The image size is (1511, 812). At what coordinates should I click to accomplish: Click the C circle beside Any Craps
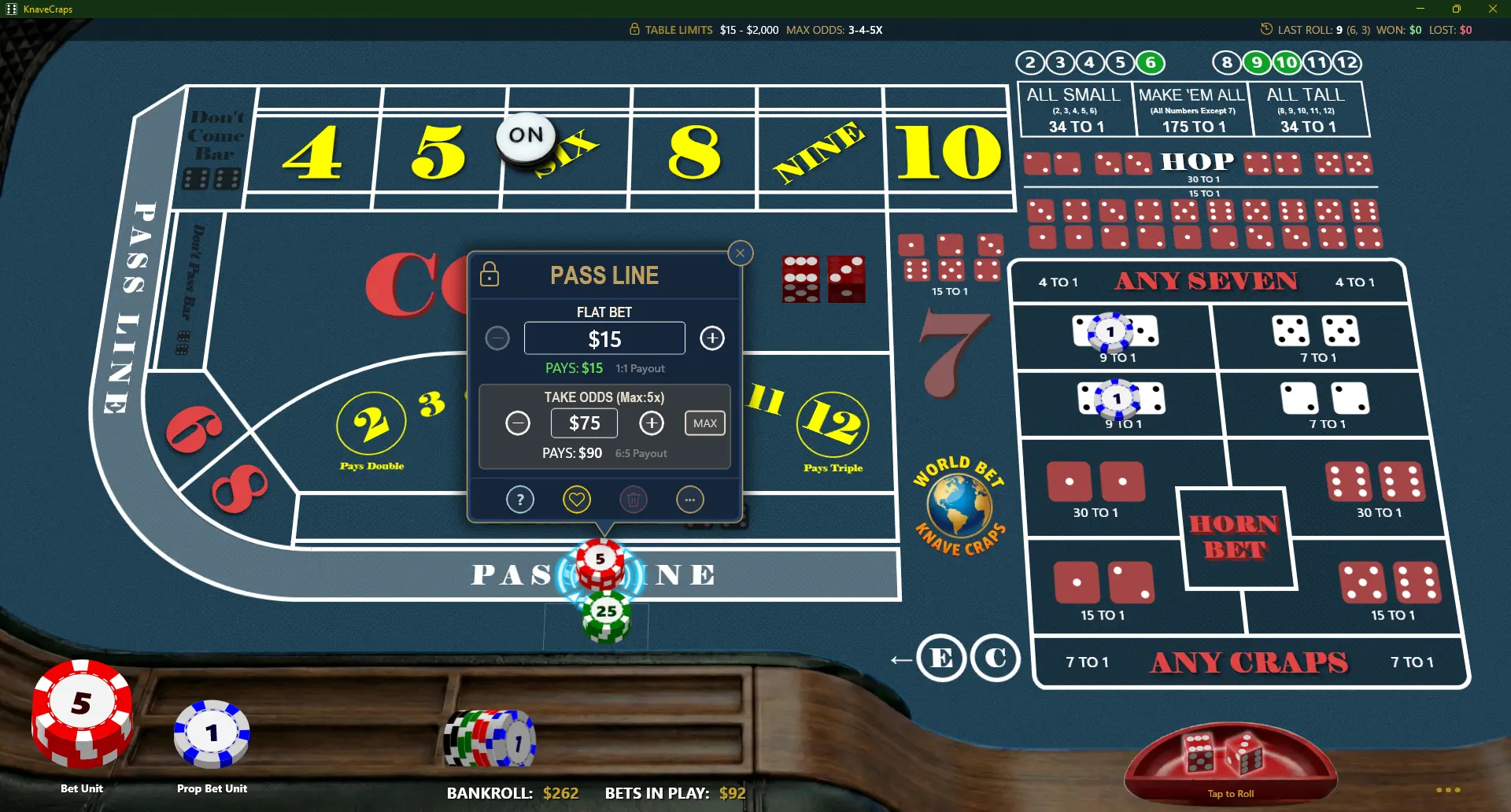pos(996,659)
